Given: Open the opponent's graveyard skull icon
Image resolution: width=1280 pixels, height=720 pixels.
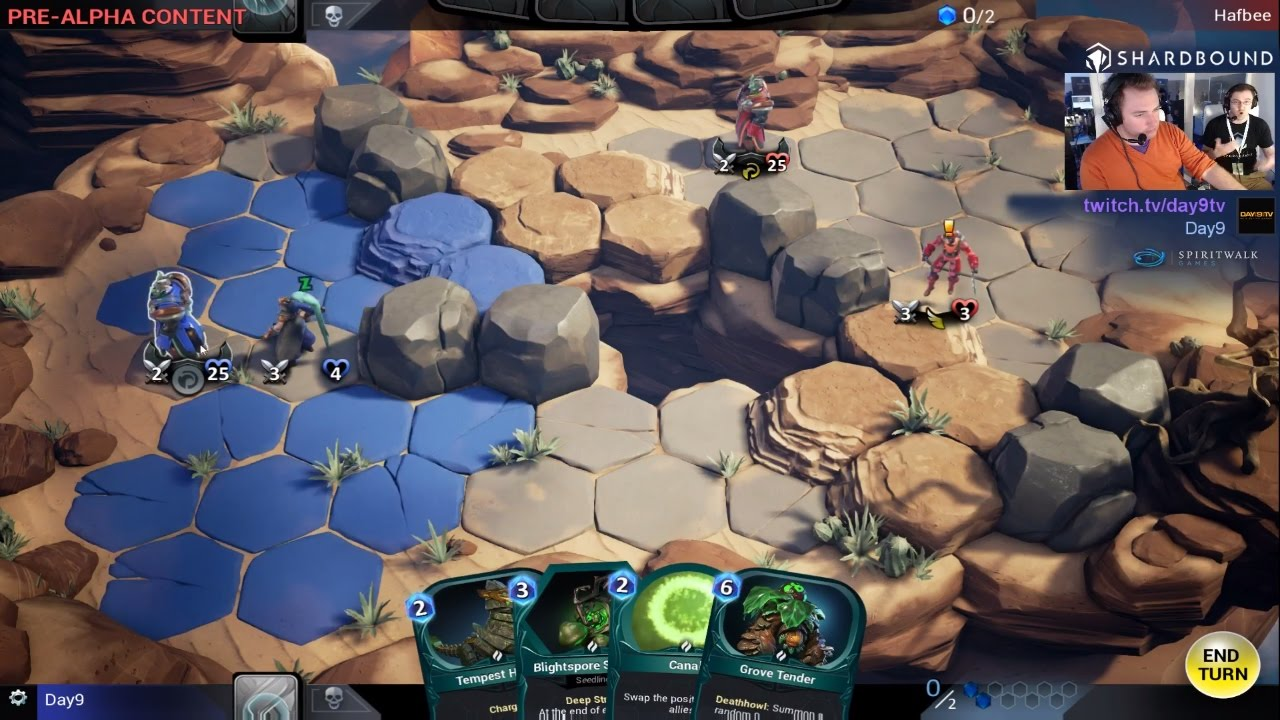Looking at the screenshot, I should point(334,15).
